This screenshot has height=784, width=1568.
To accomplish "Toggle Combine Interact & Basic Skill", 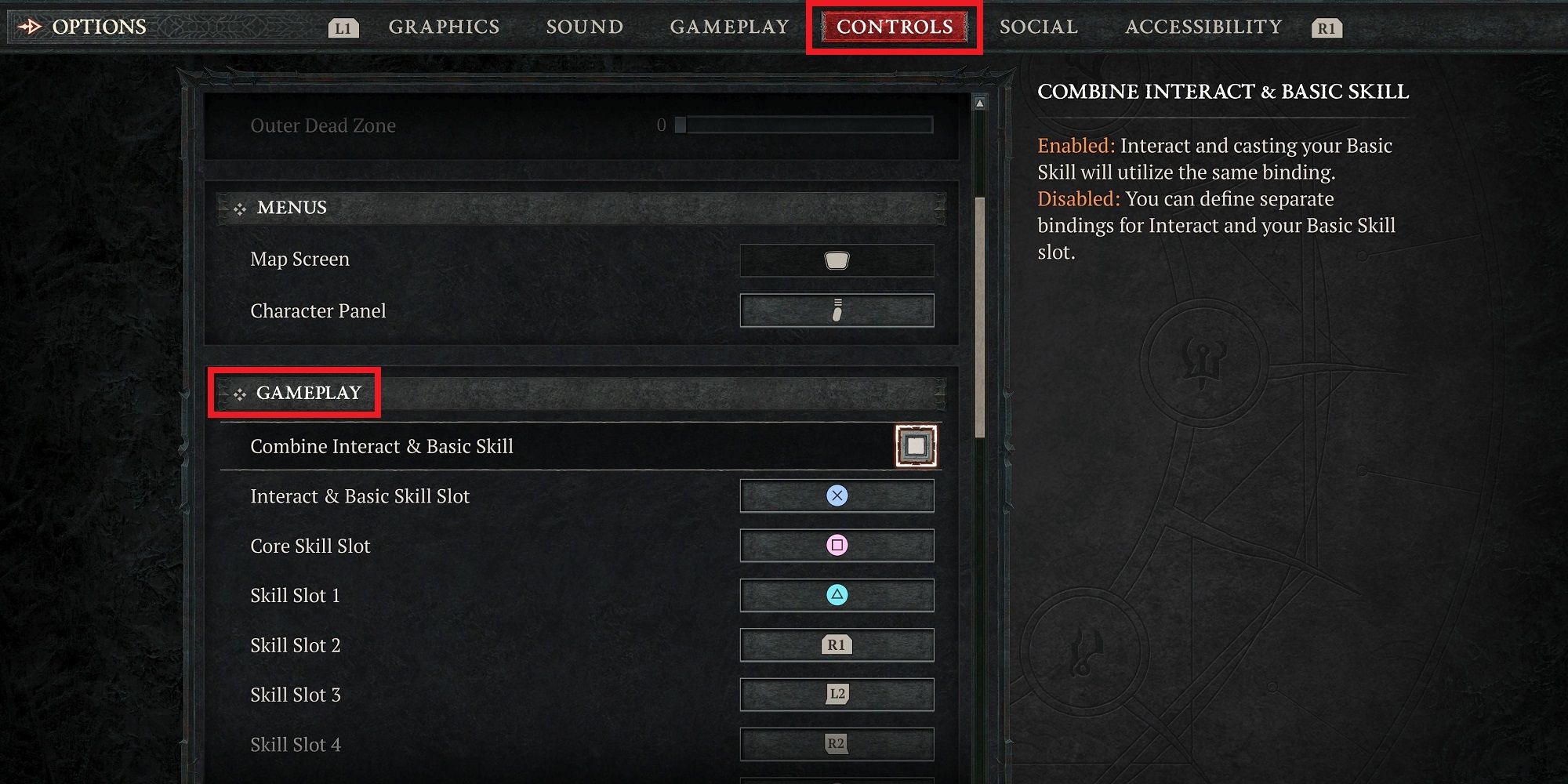I will pyautogui.click(x=916, y=445).
